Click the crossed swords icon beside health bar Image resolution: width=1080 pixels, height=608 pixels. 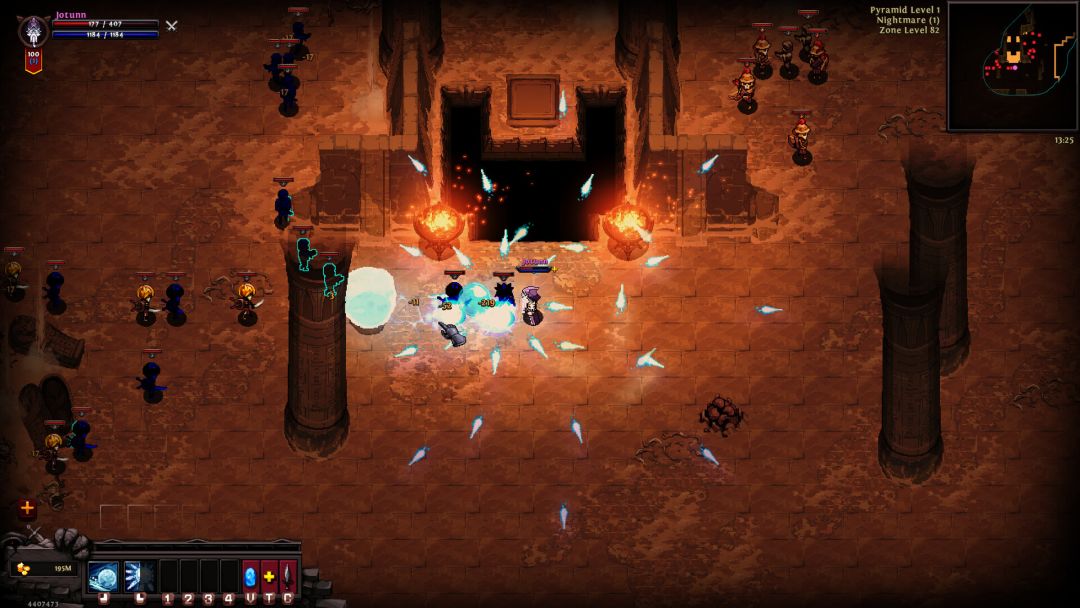click(172, 25)
